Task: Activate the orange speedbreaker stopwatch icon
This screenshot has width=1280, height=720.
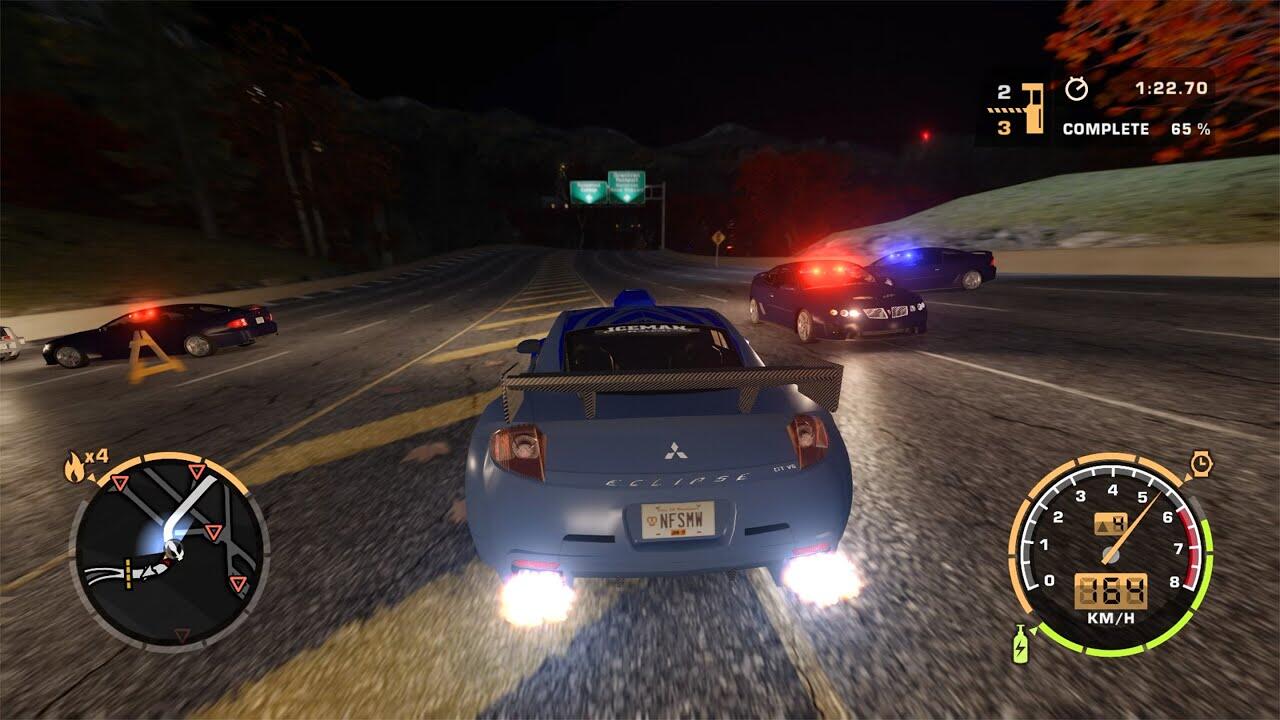Action: click(x=1201, y=463)
